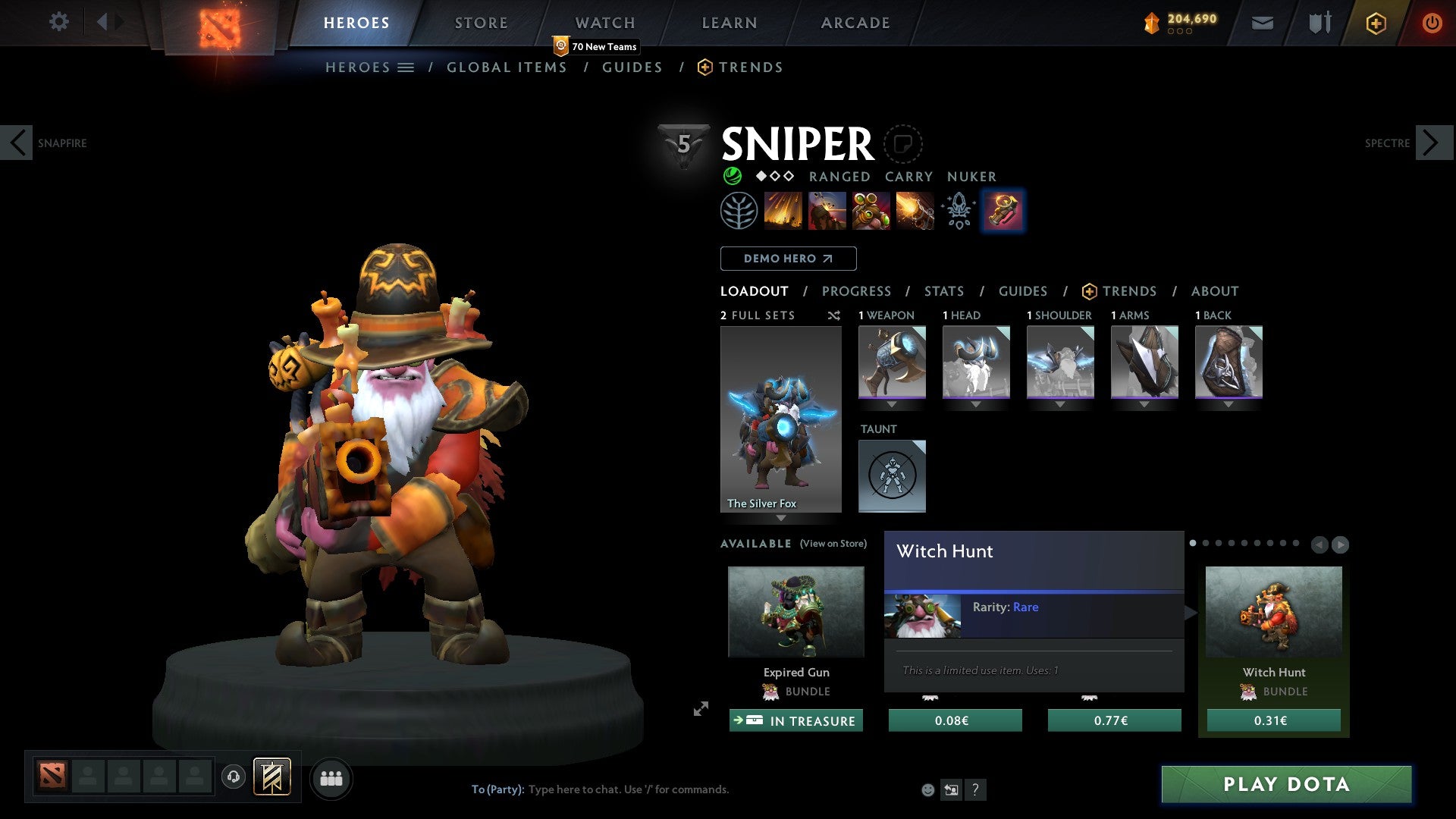The height and width of the screenshot is (819, 1456).
Task: Open the Heroes hamburger menu
Action: click(406, 67)
